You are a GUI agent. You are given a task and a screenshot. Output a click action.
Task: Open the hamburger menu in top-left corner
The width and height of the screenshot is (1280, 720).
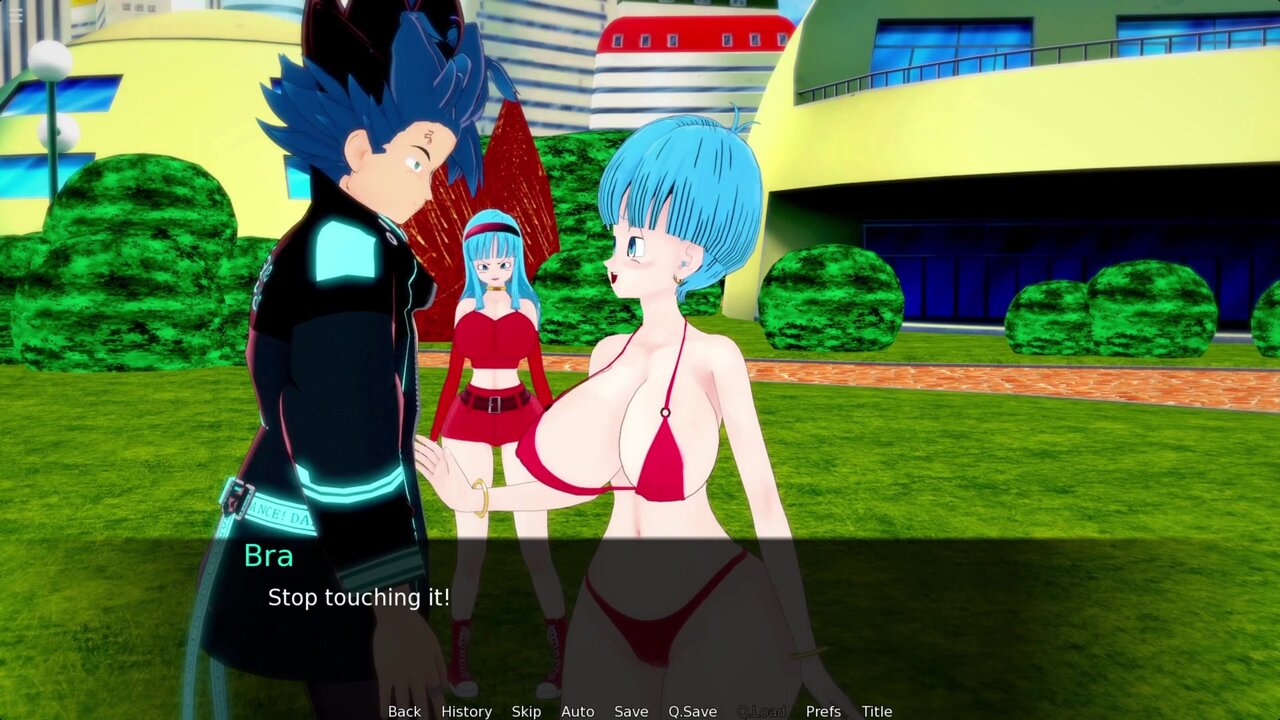point(15,14)
